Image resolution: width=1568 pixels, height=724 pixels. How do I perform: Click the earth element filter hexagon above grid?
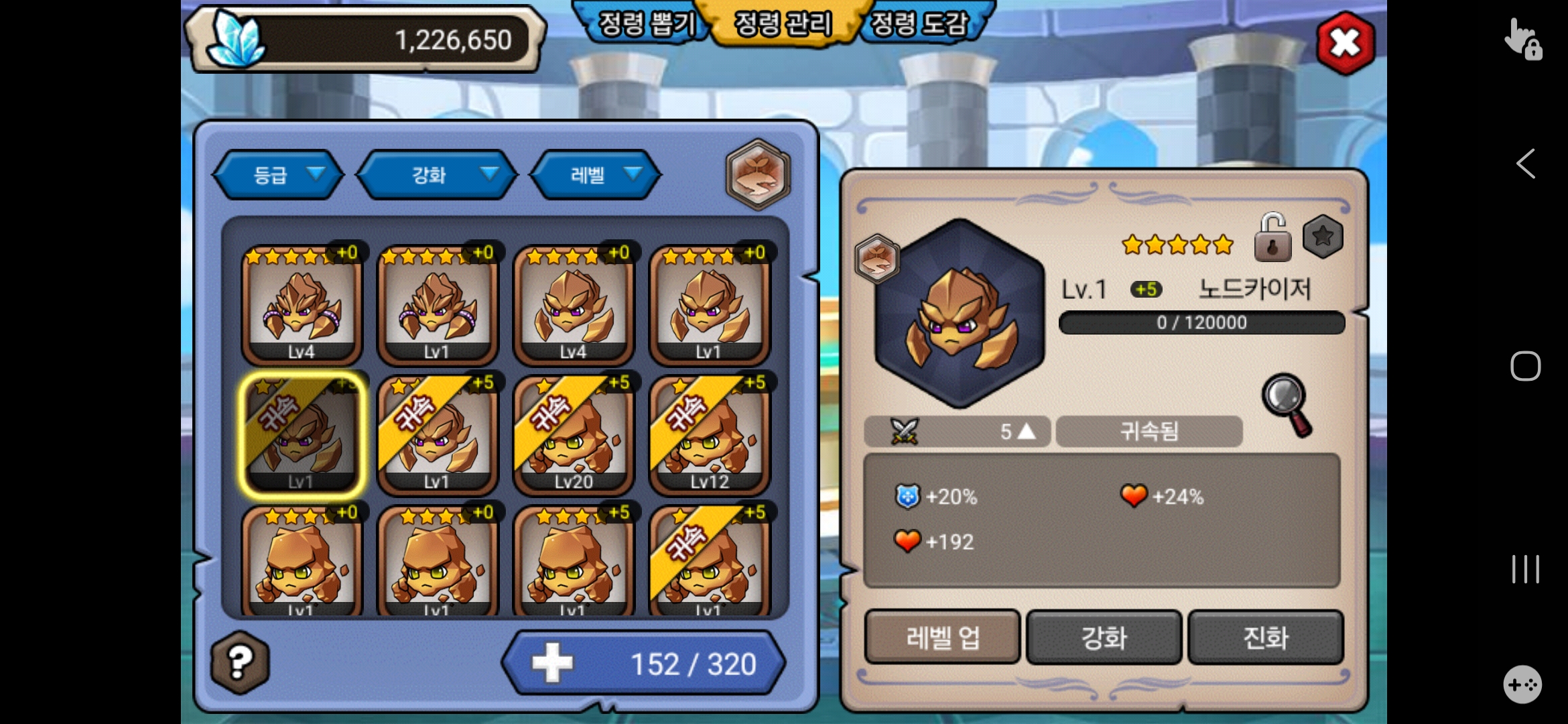[758, 174]
